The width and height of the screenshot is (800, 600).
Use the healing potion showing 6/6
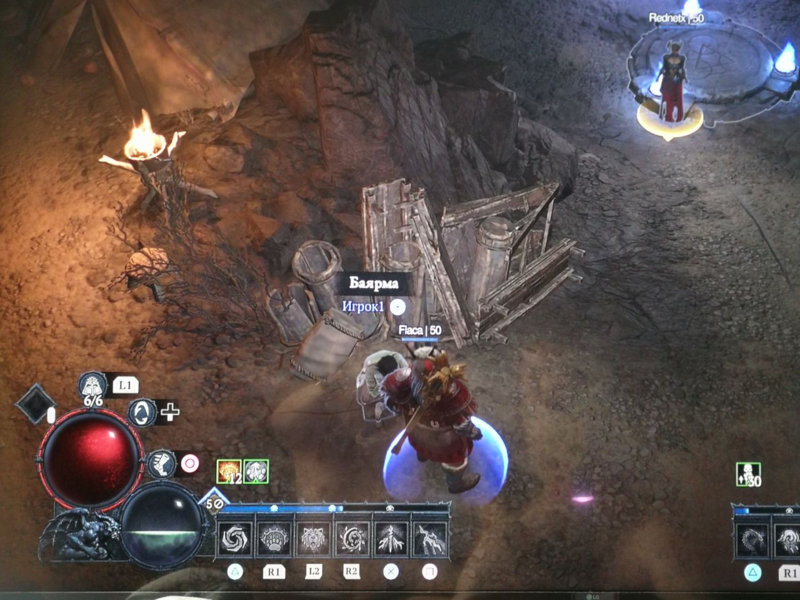(x=93, y=384)
